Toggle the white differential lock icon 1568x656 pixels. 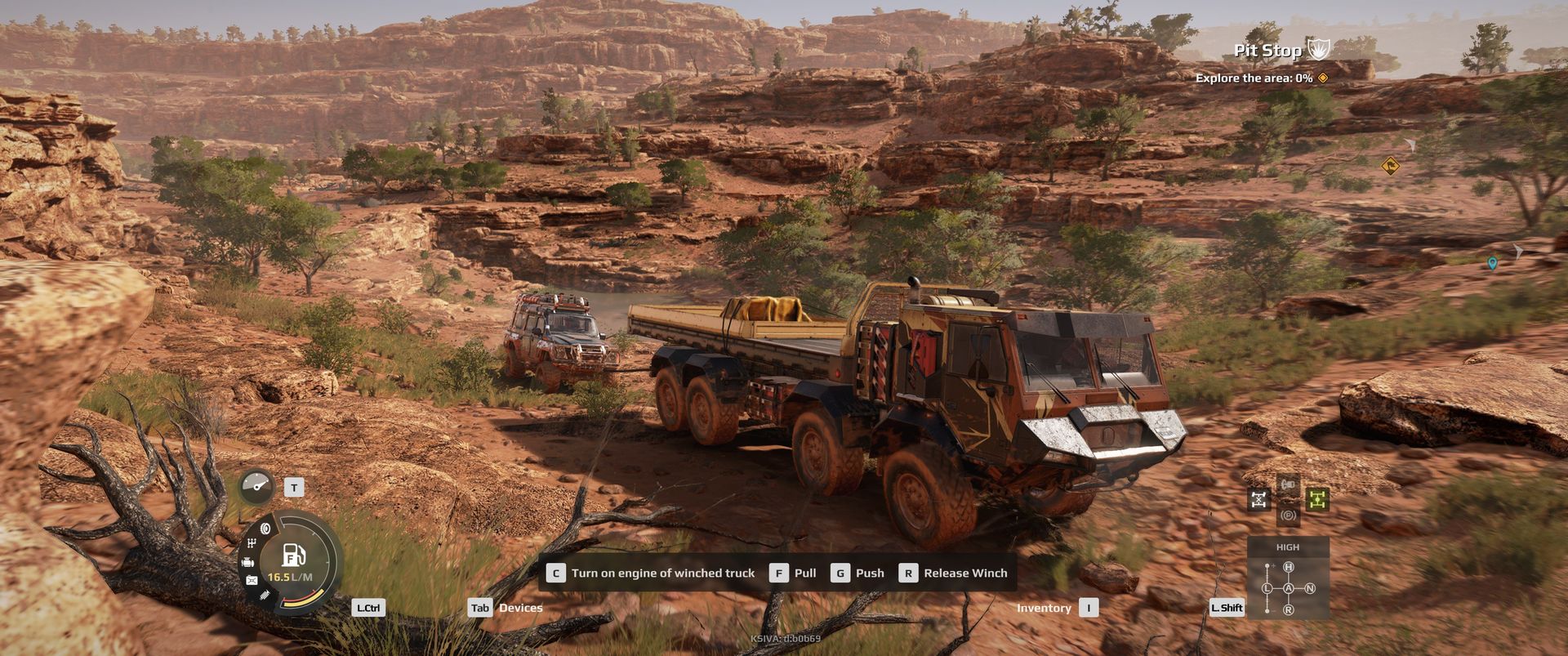tap(1259, 499)
